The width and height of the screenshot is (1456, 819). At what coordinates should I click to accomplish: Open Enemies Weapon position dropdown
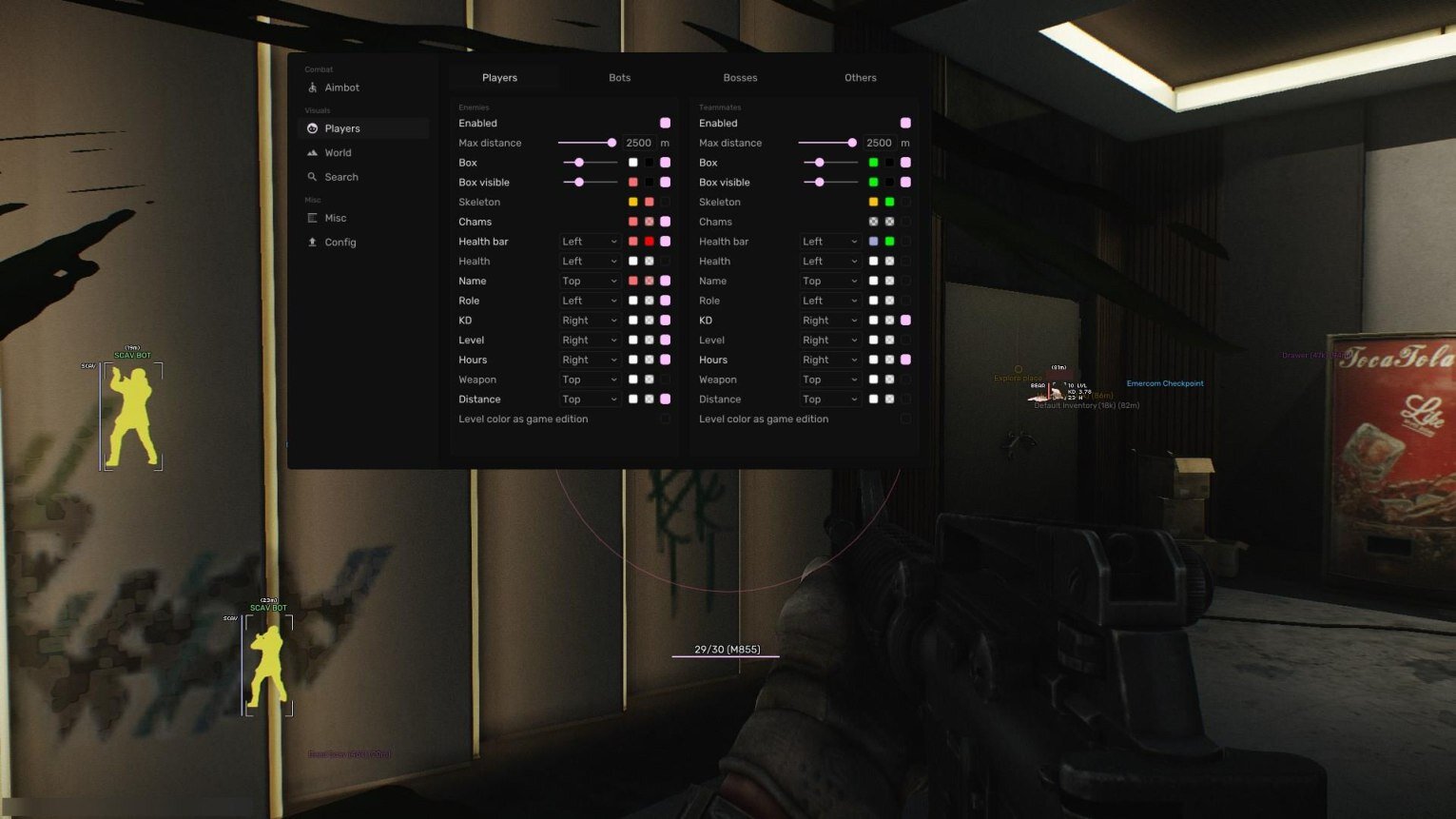[590, 380]
